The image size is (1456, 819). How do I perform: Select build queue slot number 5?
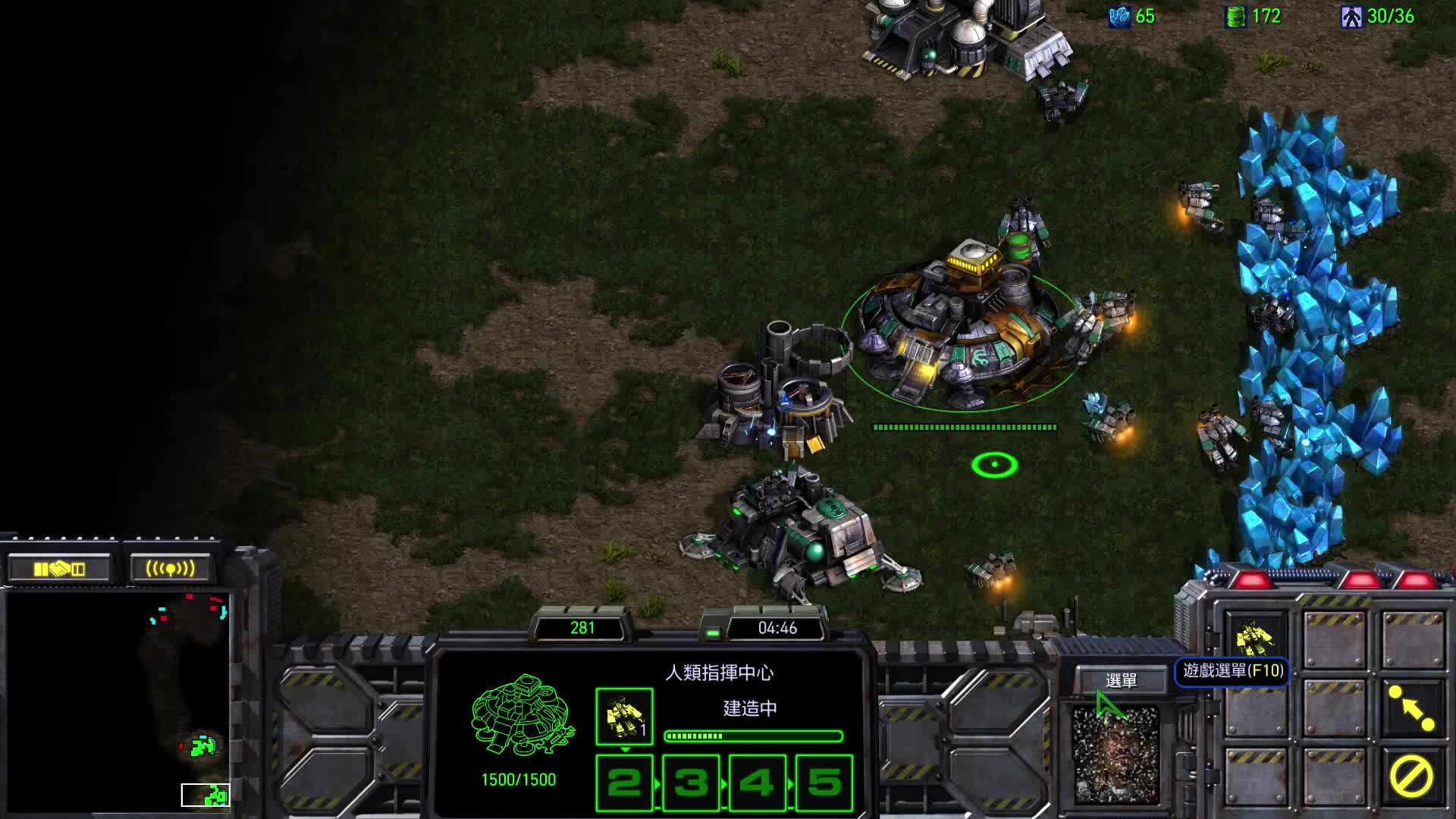(824, 783)
